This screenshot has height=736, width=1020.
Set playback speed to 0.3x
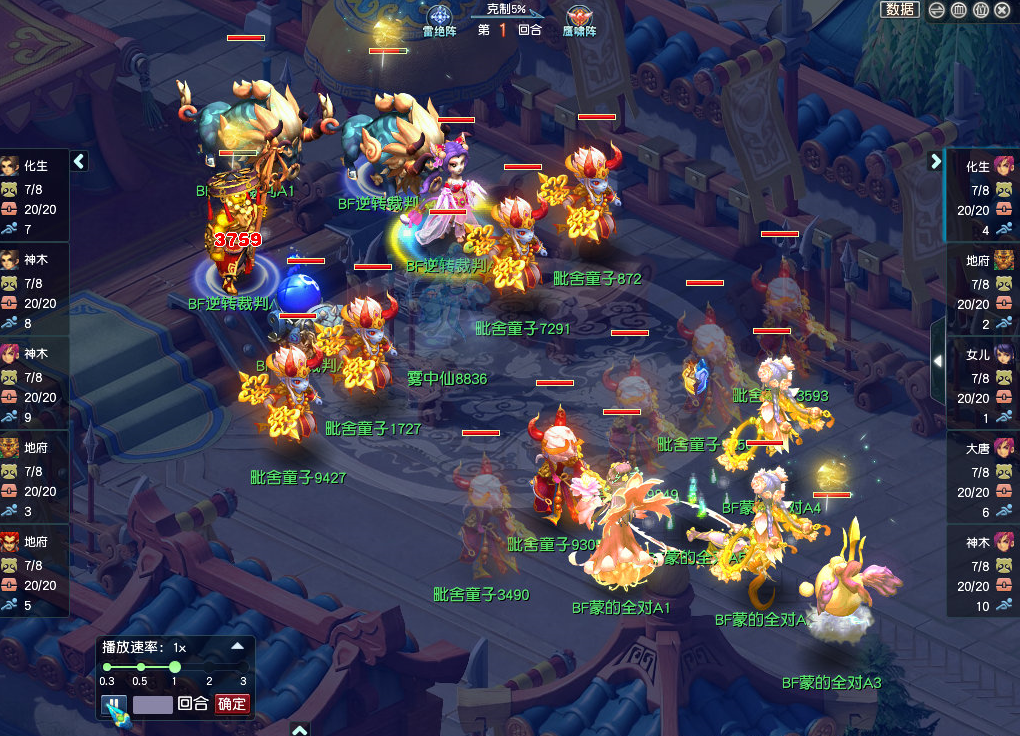106,667
